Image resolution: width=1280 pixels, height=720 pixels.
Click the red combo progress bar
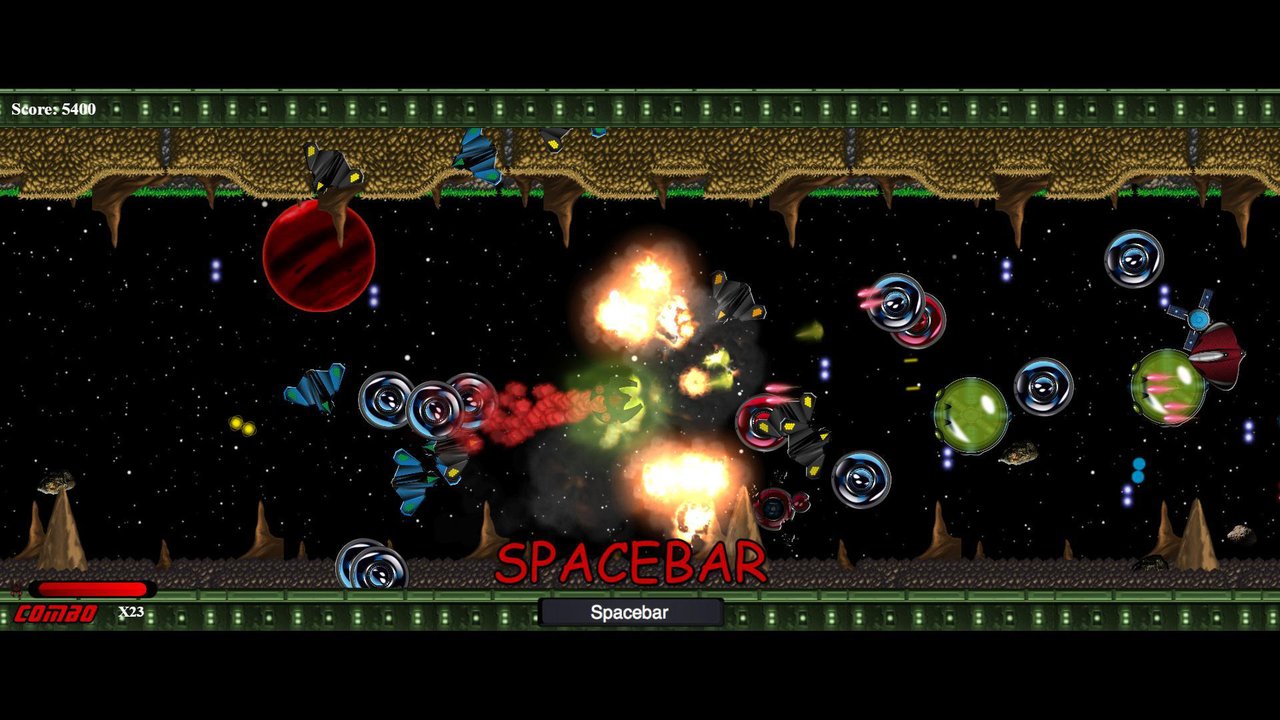tap(90, 590)
